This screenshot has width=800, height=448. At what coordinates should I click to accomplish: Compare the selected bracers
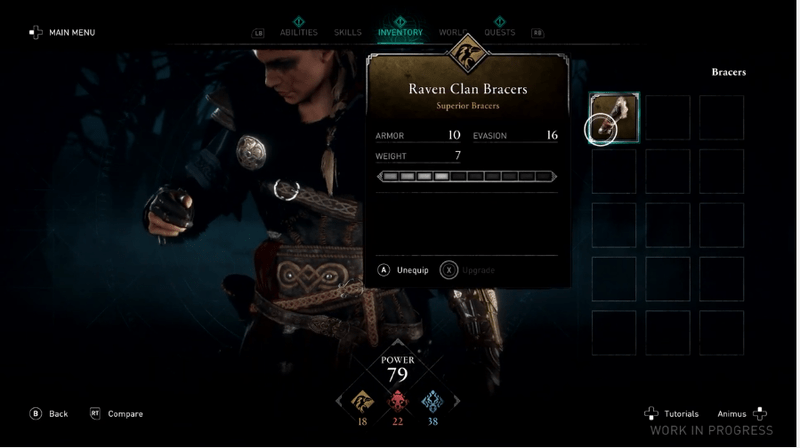116,413
